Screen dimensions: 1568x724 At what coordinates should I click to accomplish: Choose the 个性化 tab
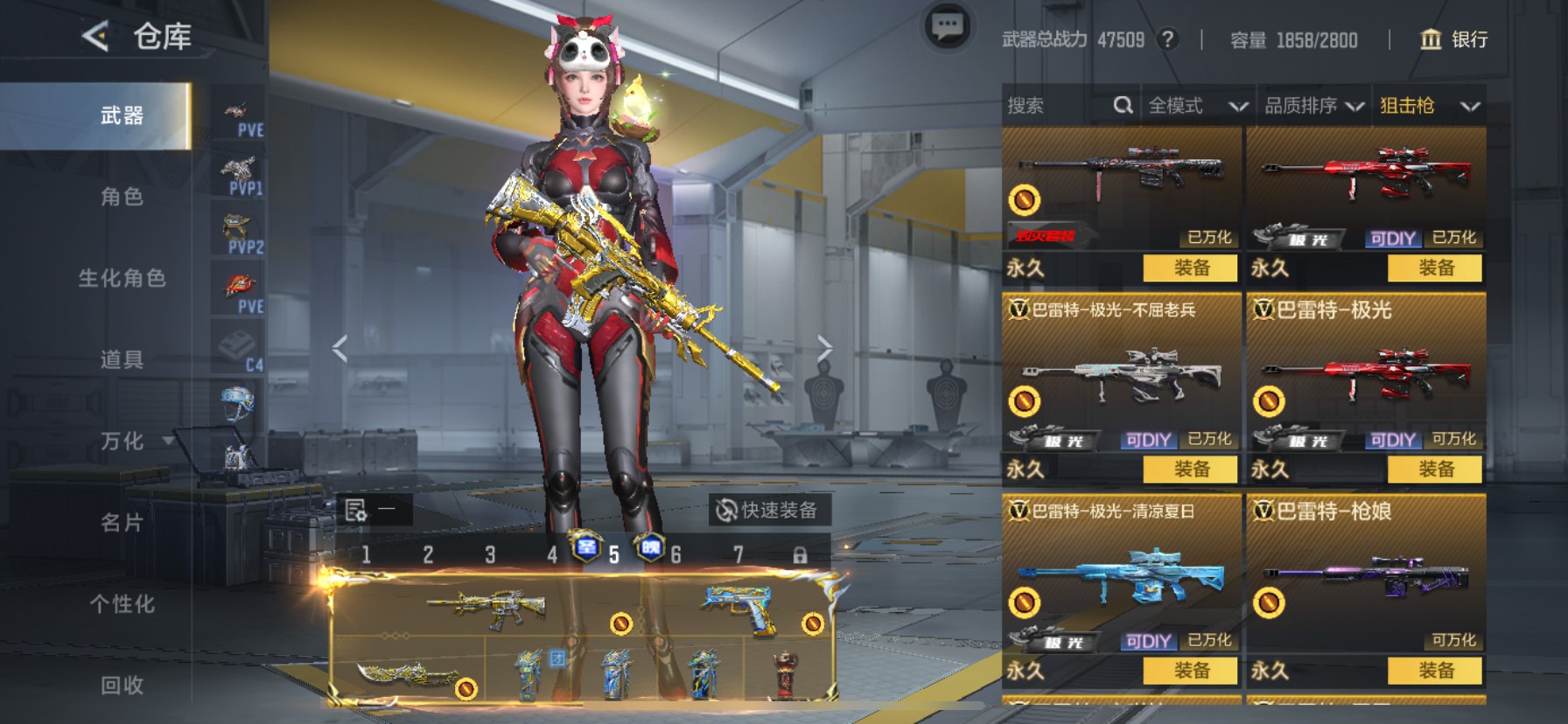point(122,603)
